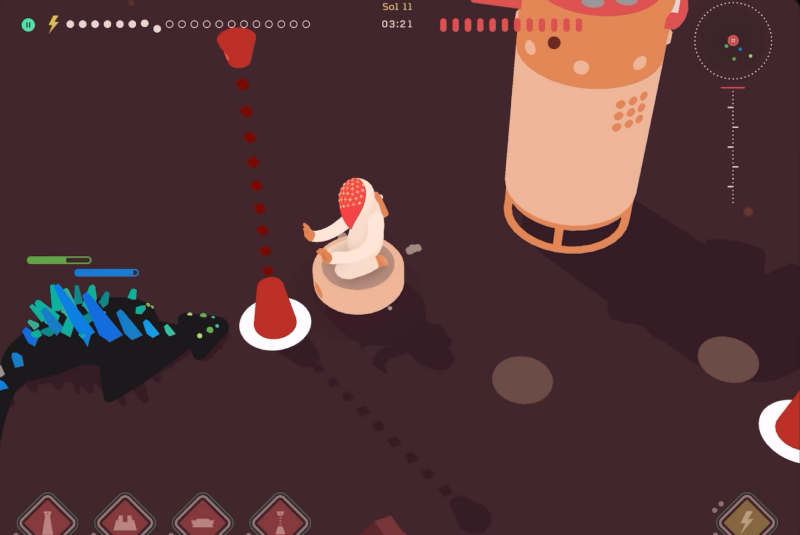Click the vertical zoom scale below the minimap
This screenshot has width=800, height=535.
[732, 145]
